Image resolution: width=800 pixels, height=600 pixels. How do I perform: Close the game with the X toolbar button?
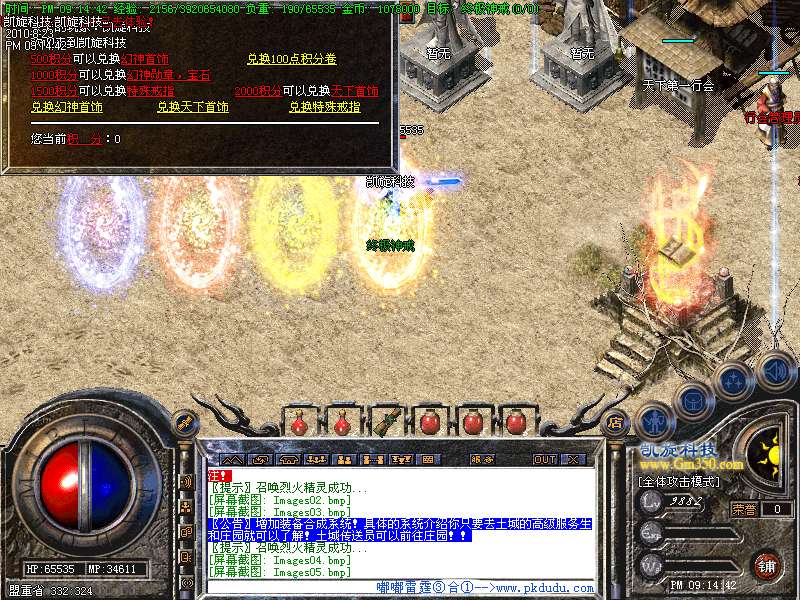pos(574,460)
